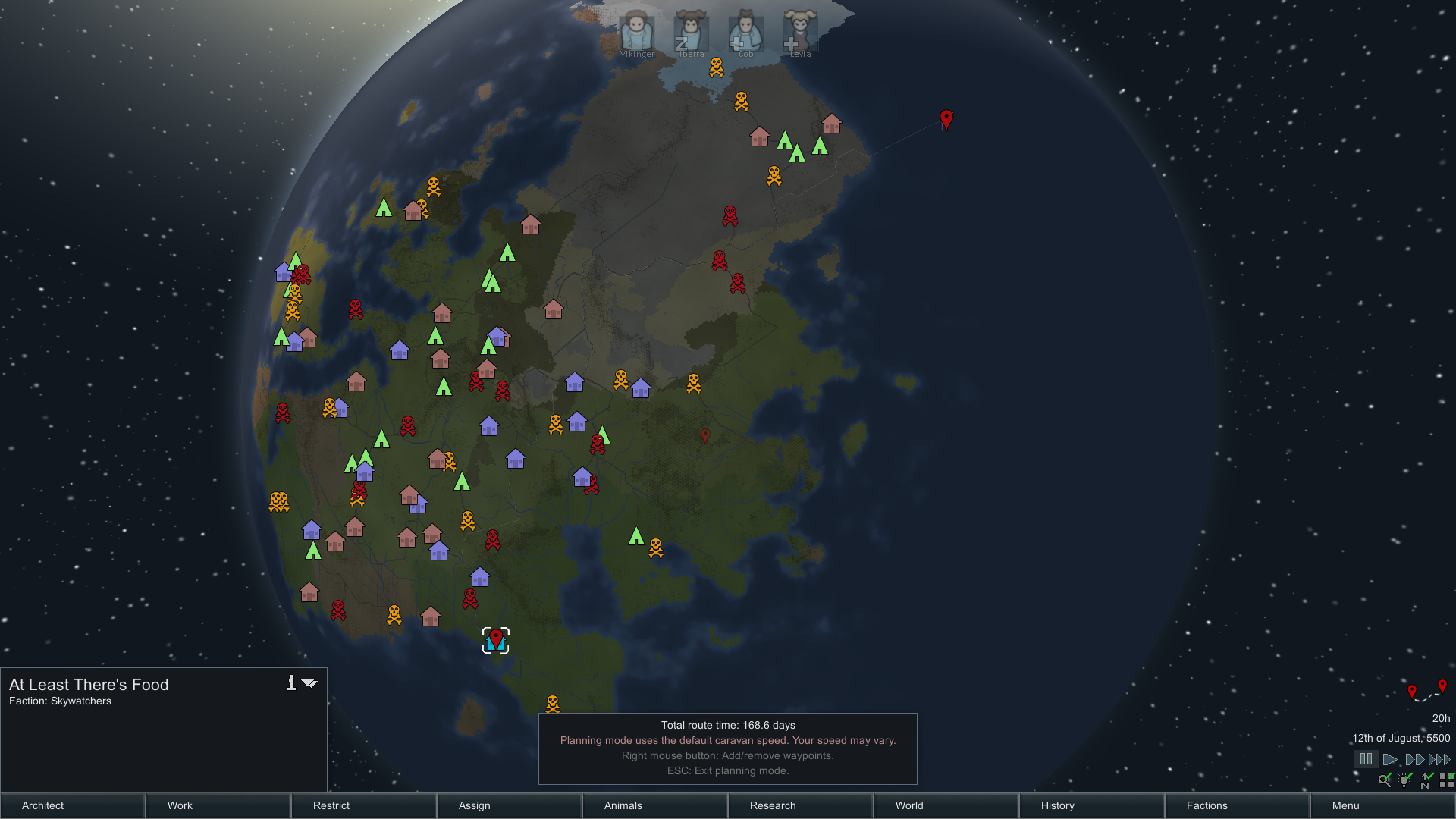
Task: Select colonist Ibarra's portrait
Action: (x=691, y=32)
